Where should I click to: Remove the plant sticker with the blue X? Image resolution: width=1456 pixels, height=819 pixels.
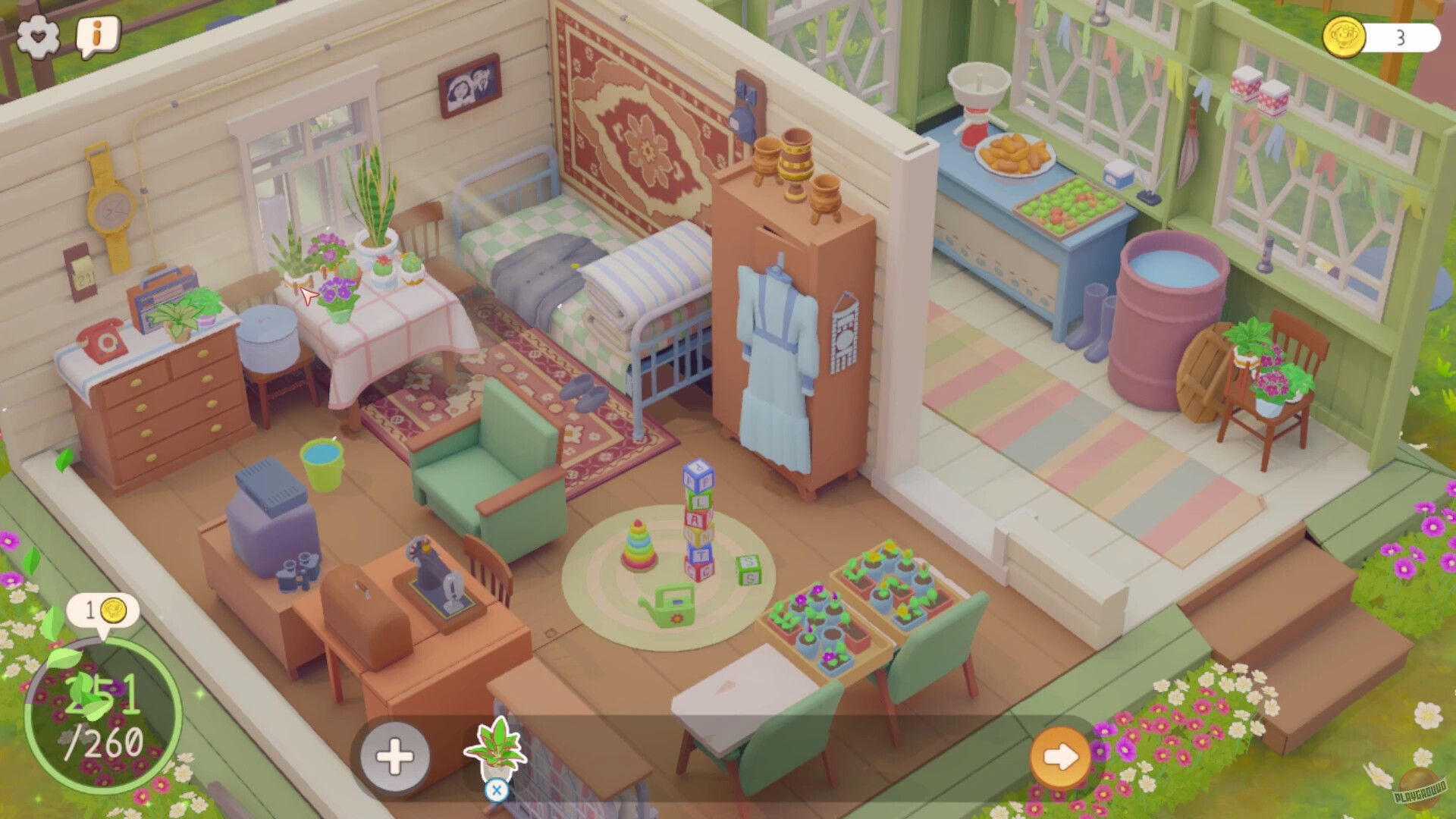pos(497,791)
